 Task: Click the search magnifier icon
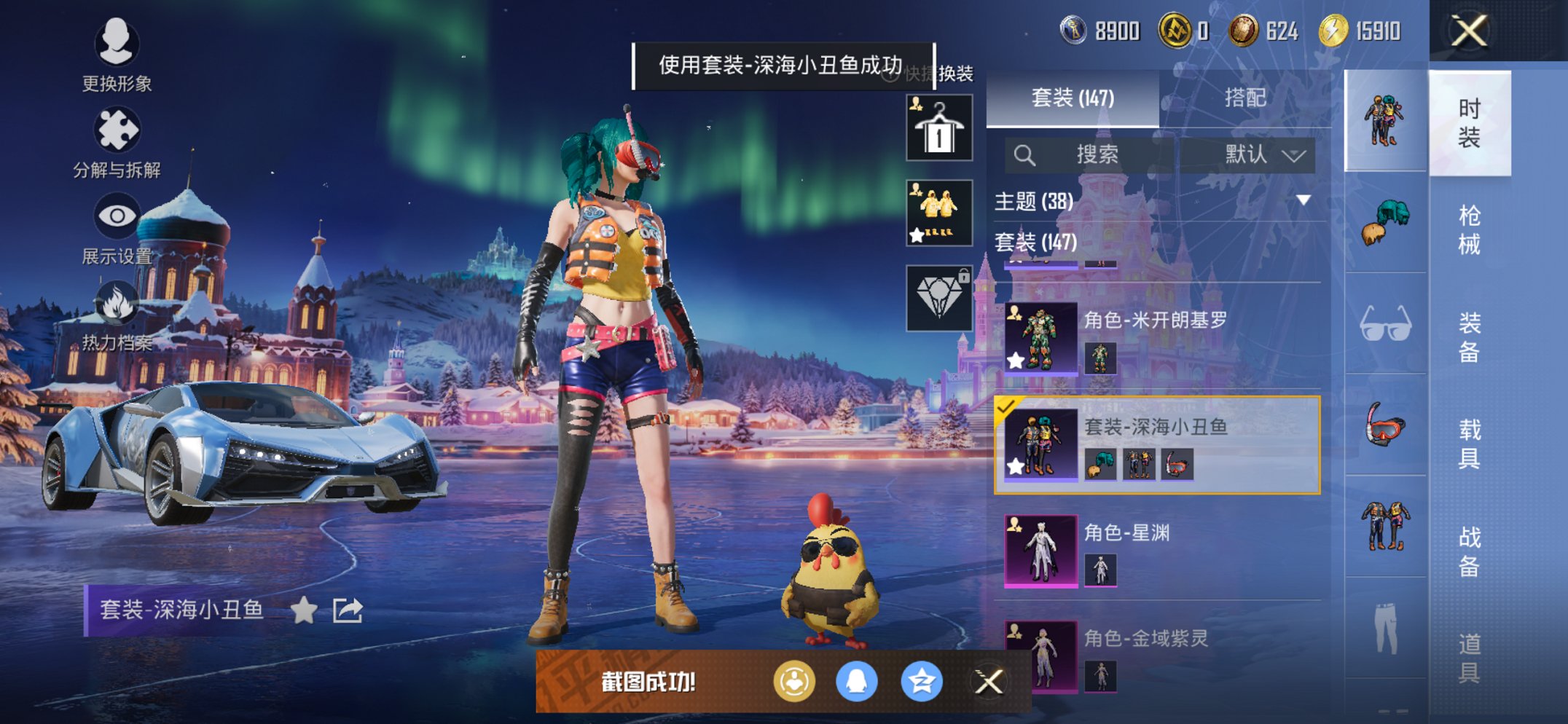tap(1025, 154)
